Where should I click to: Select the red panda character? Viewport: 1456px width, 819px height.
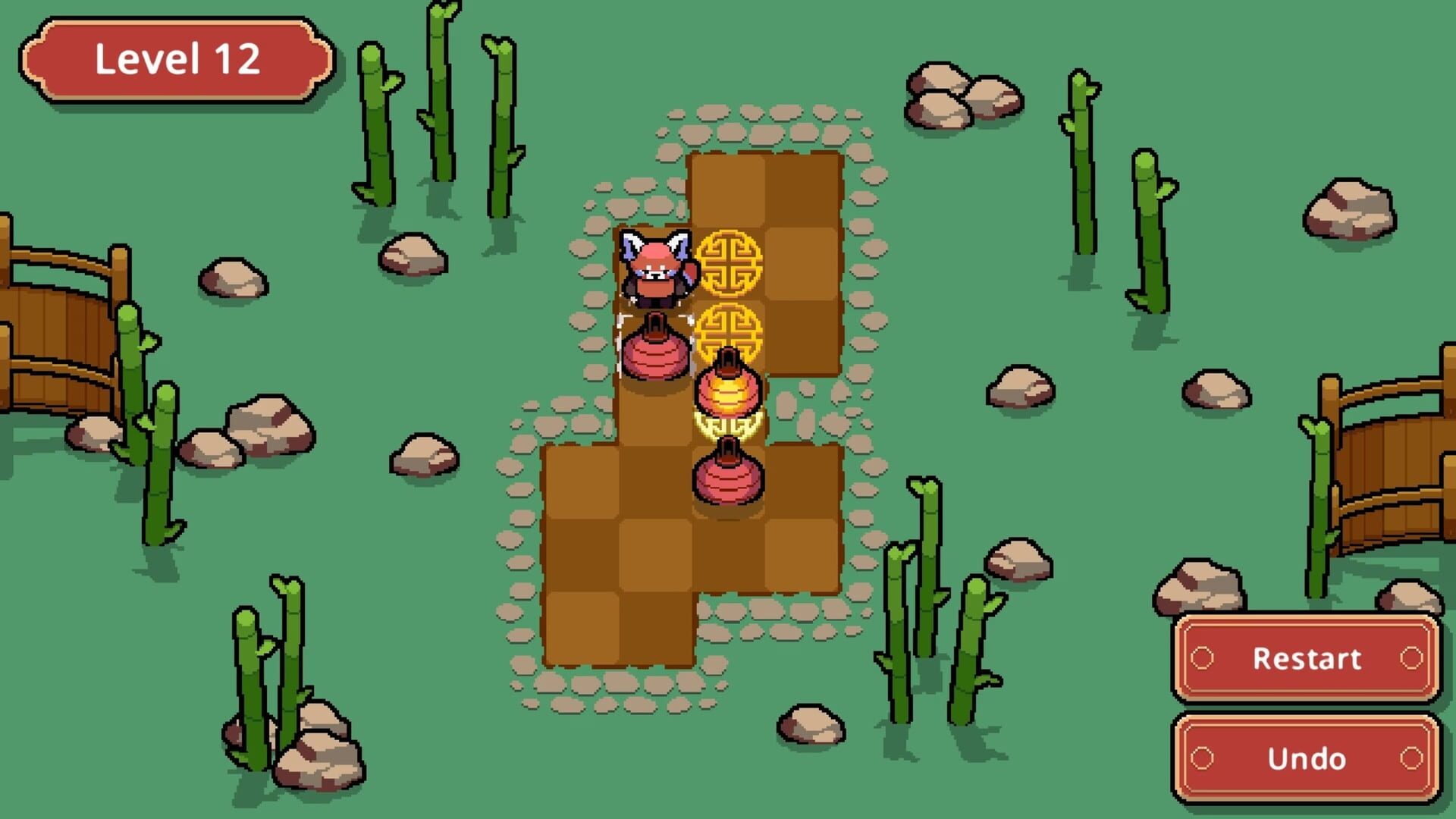pos(657,265)
